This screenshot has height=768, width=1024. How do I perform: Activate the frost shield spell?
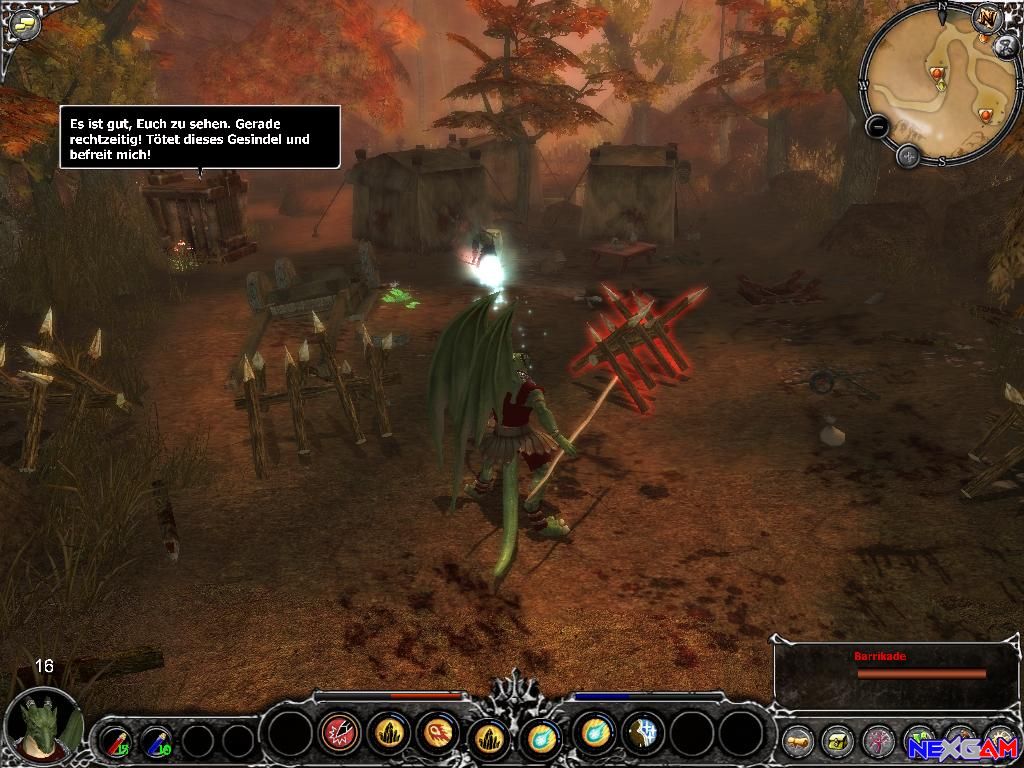point(643,735)
